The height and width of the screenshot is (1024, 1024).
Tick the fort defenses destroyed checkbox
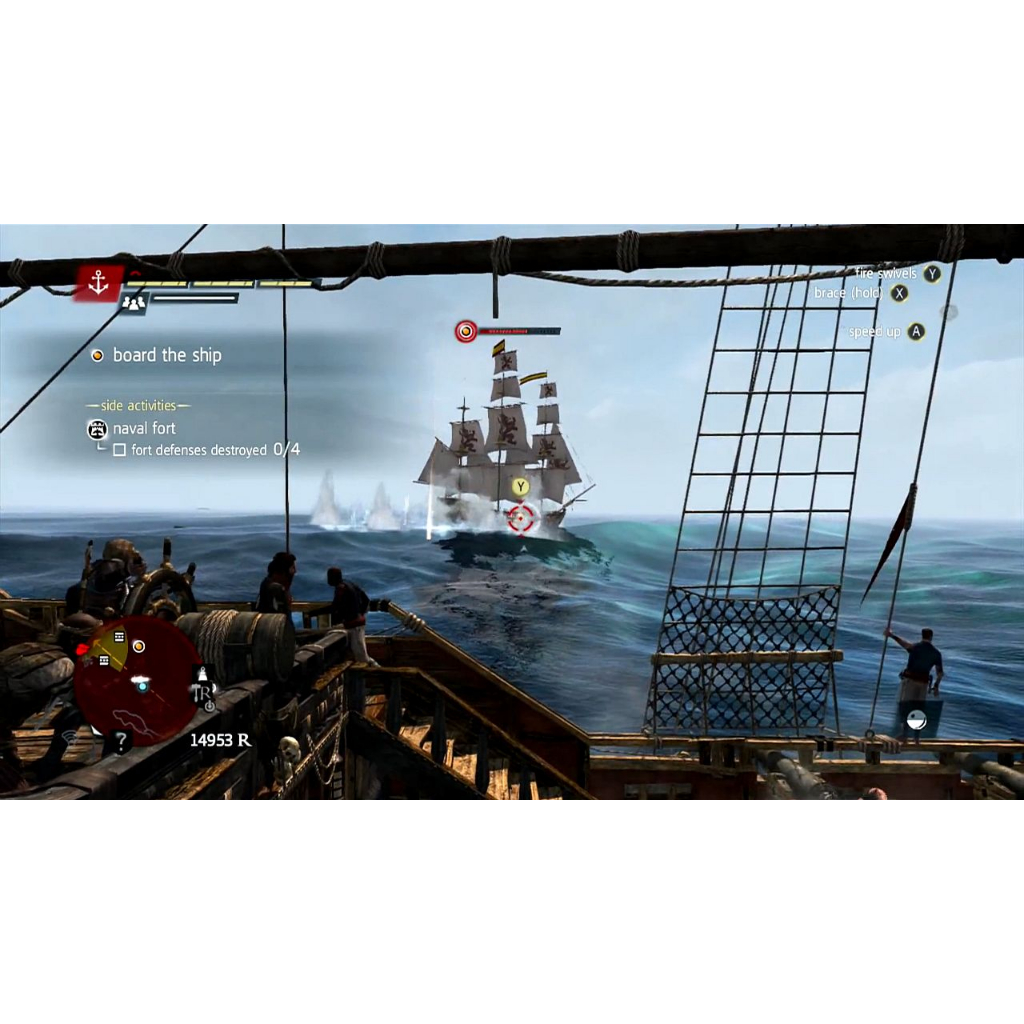(x=120, y=450)
